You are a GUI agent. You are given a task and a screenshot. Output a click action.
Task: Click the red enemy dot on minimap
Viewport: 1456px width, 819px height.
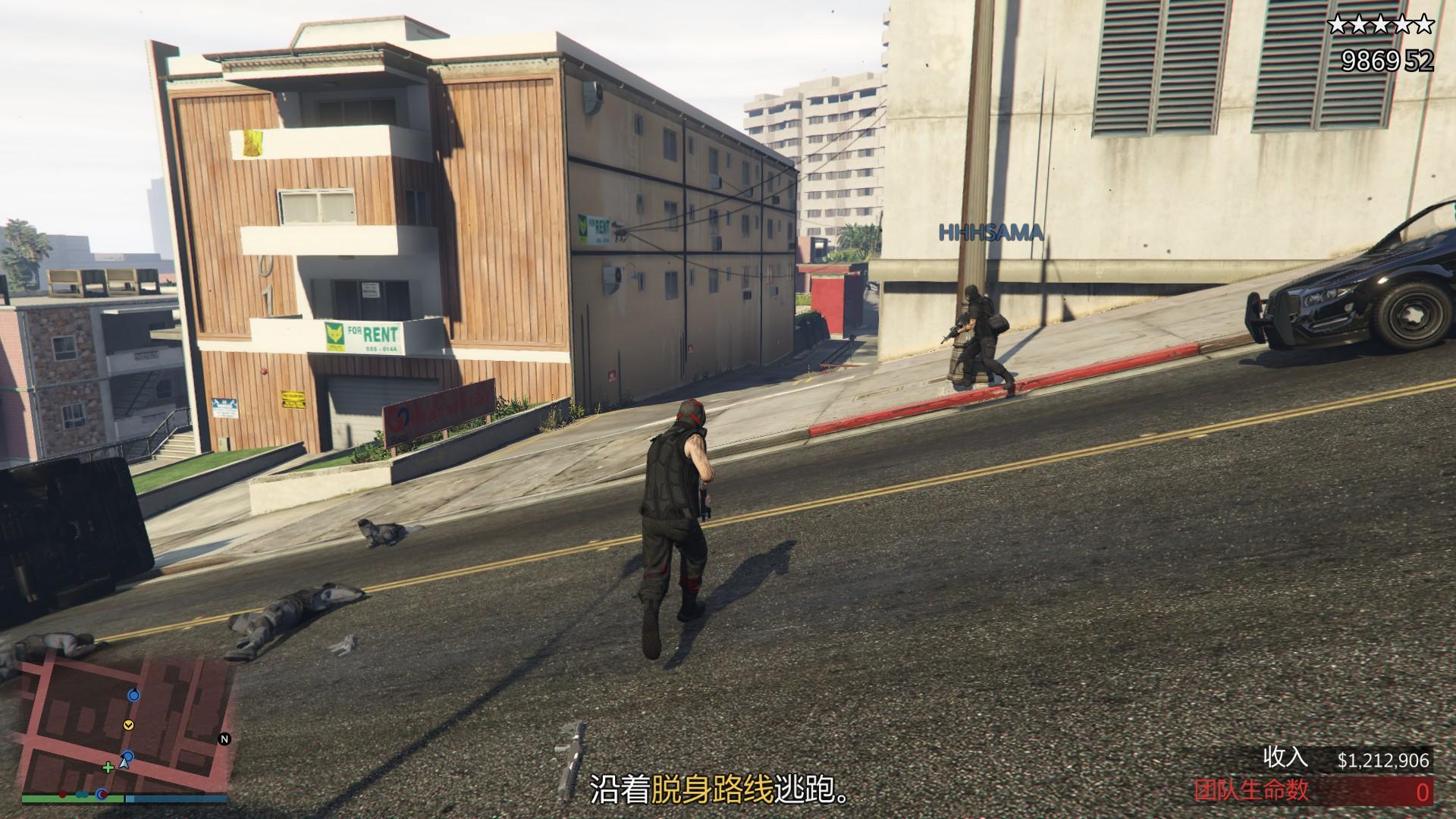coord(62,795)
